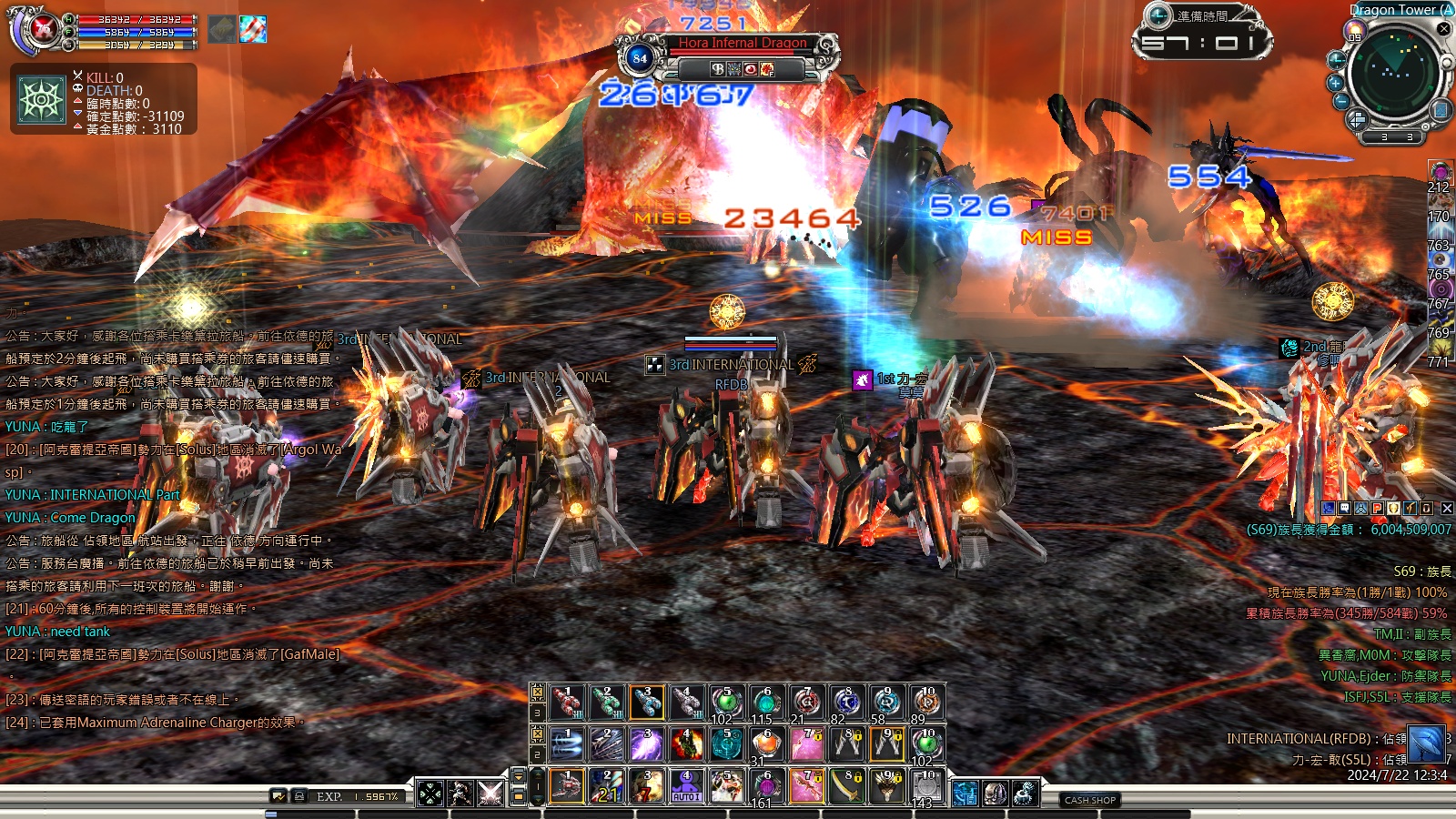
Task: Use the purple orb item with count 161
Action: [x=766, y=786]
